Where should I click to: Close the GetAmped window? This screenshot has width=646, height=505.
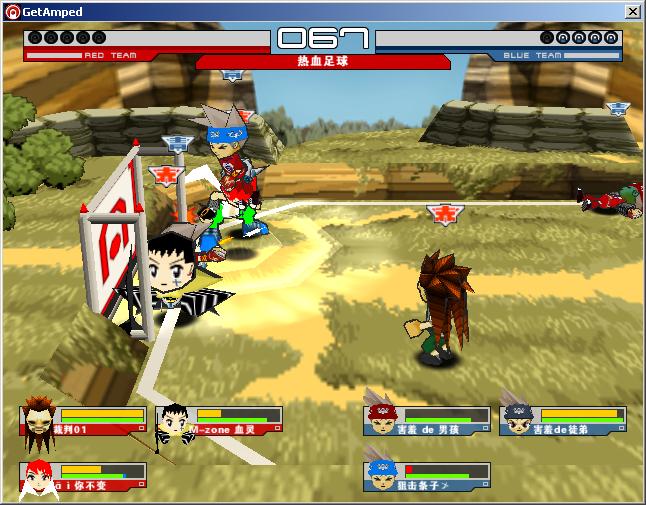tap(632, 11)
